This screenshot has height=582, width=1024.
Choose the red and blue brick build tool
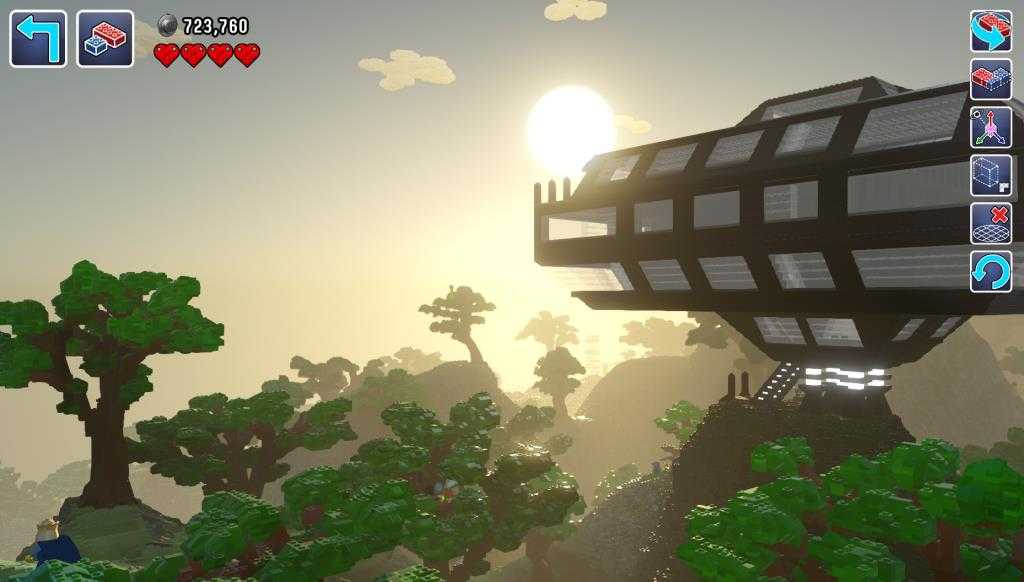pyautogui.click(x=990, y=79)
